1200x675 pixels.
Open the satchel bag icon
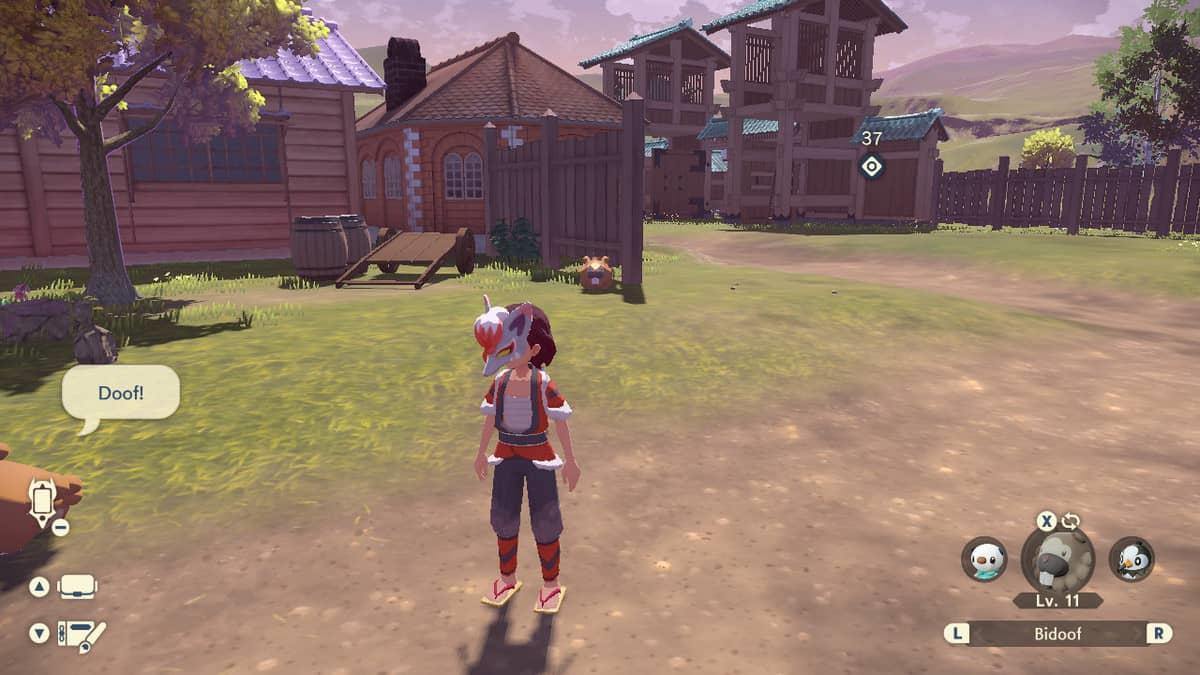(x=77, y=586)
